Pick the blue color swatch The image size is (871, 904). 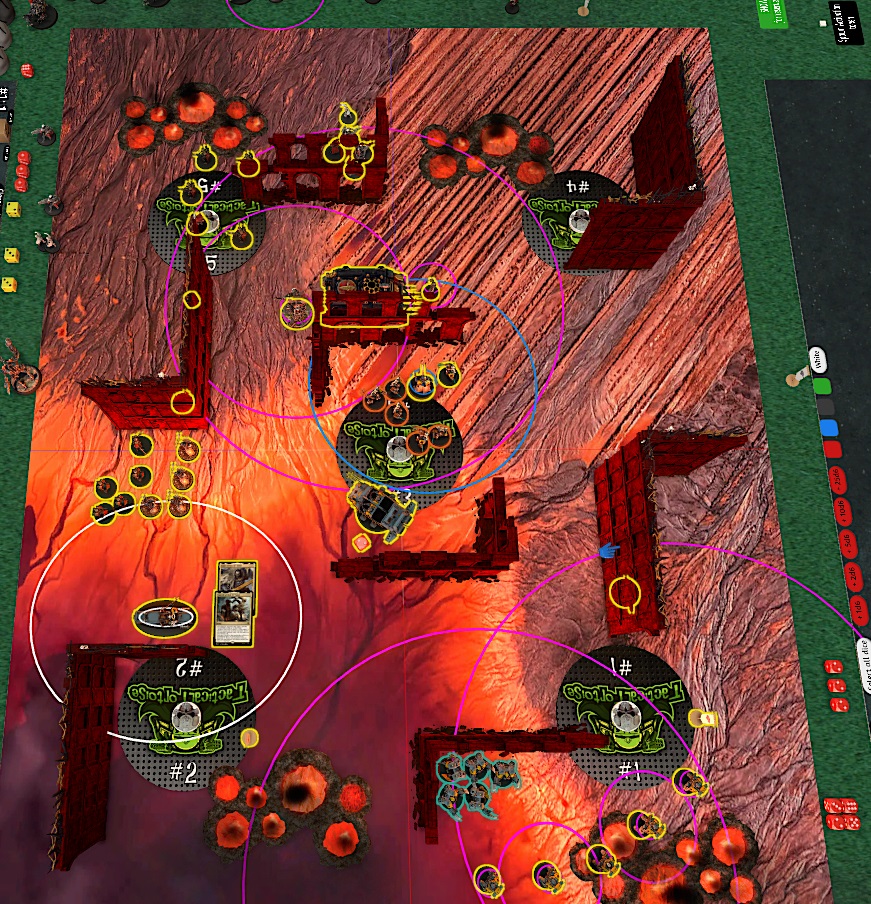[829, 428]
